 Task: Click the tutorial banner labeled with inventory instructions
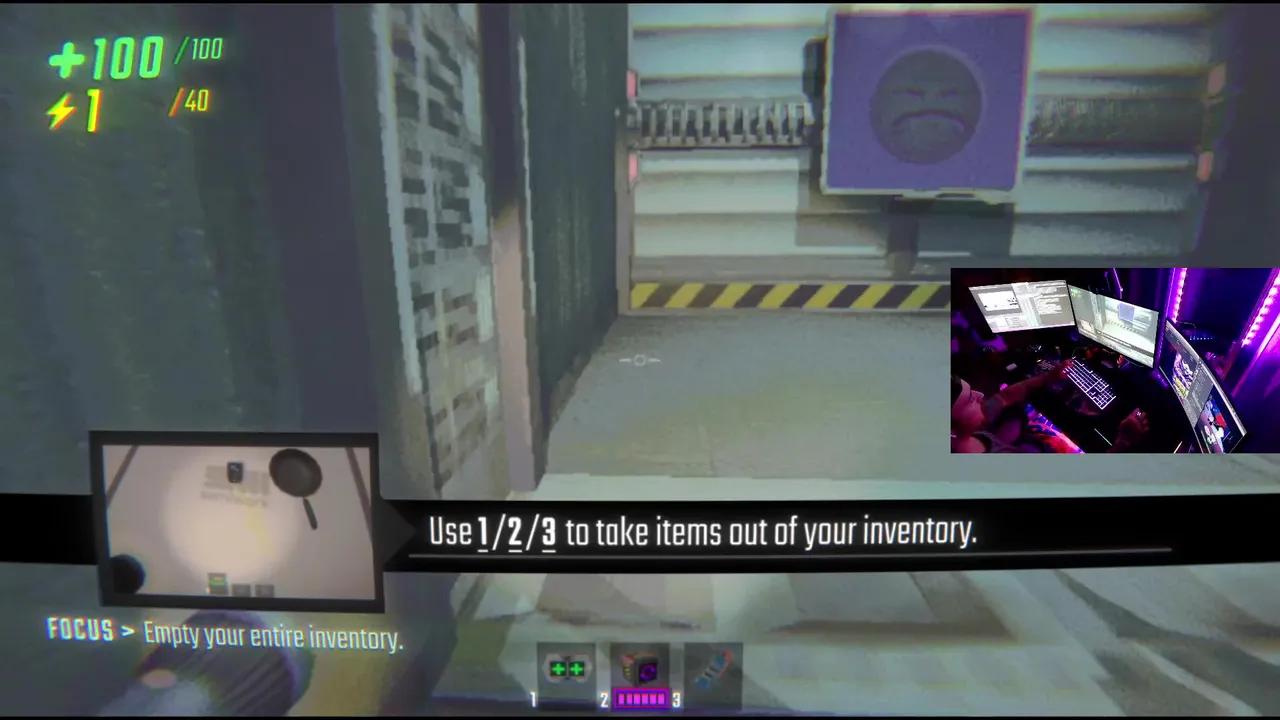click(x=700, y=531)
